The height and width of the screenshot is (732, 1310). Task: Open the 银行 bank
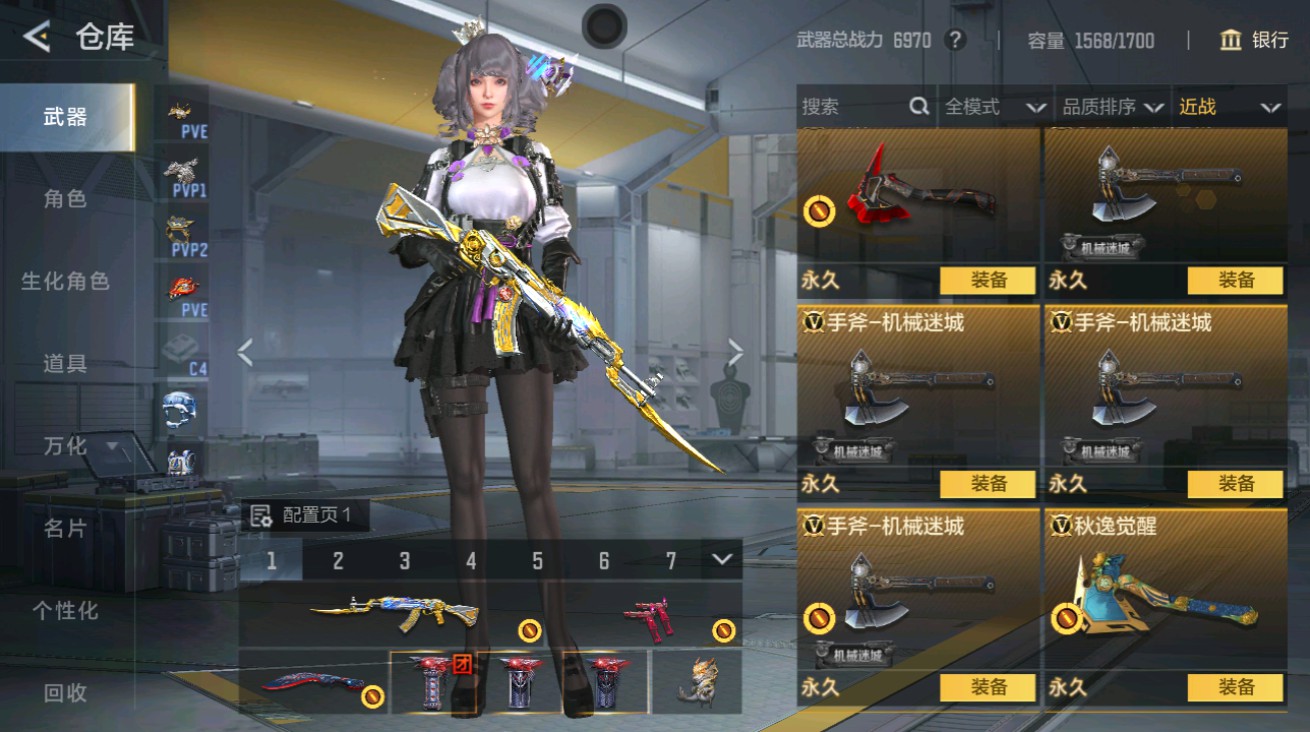[1254, 40]
